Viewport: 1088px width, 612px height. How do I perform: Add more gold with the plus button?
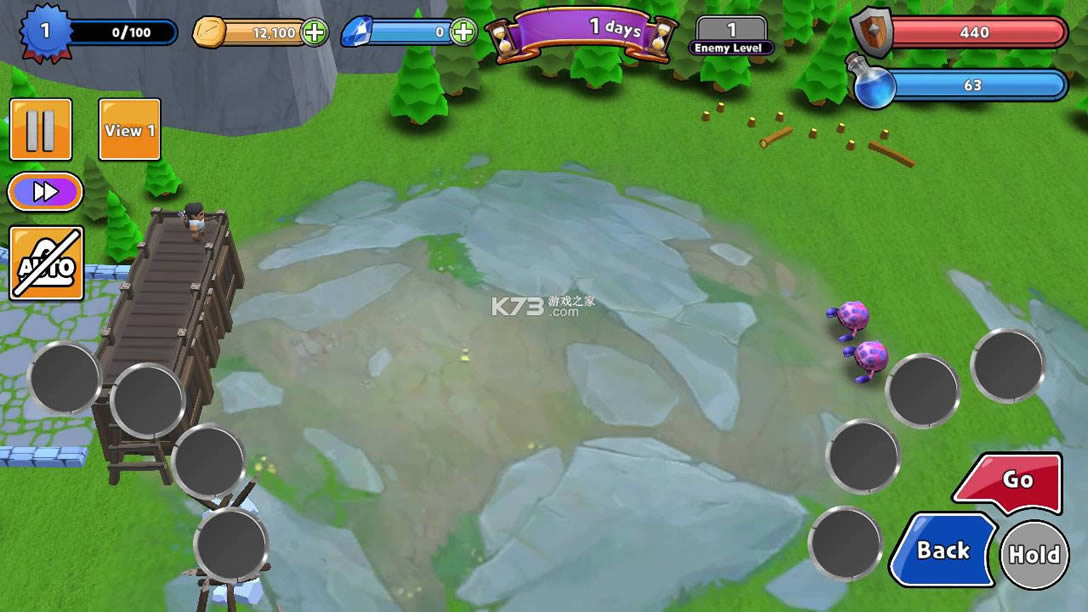click(315, 32)
